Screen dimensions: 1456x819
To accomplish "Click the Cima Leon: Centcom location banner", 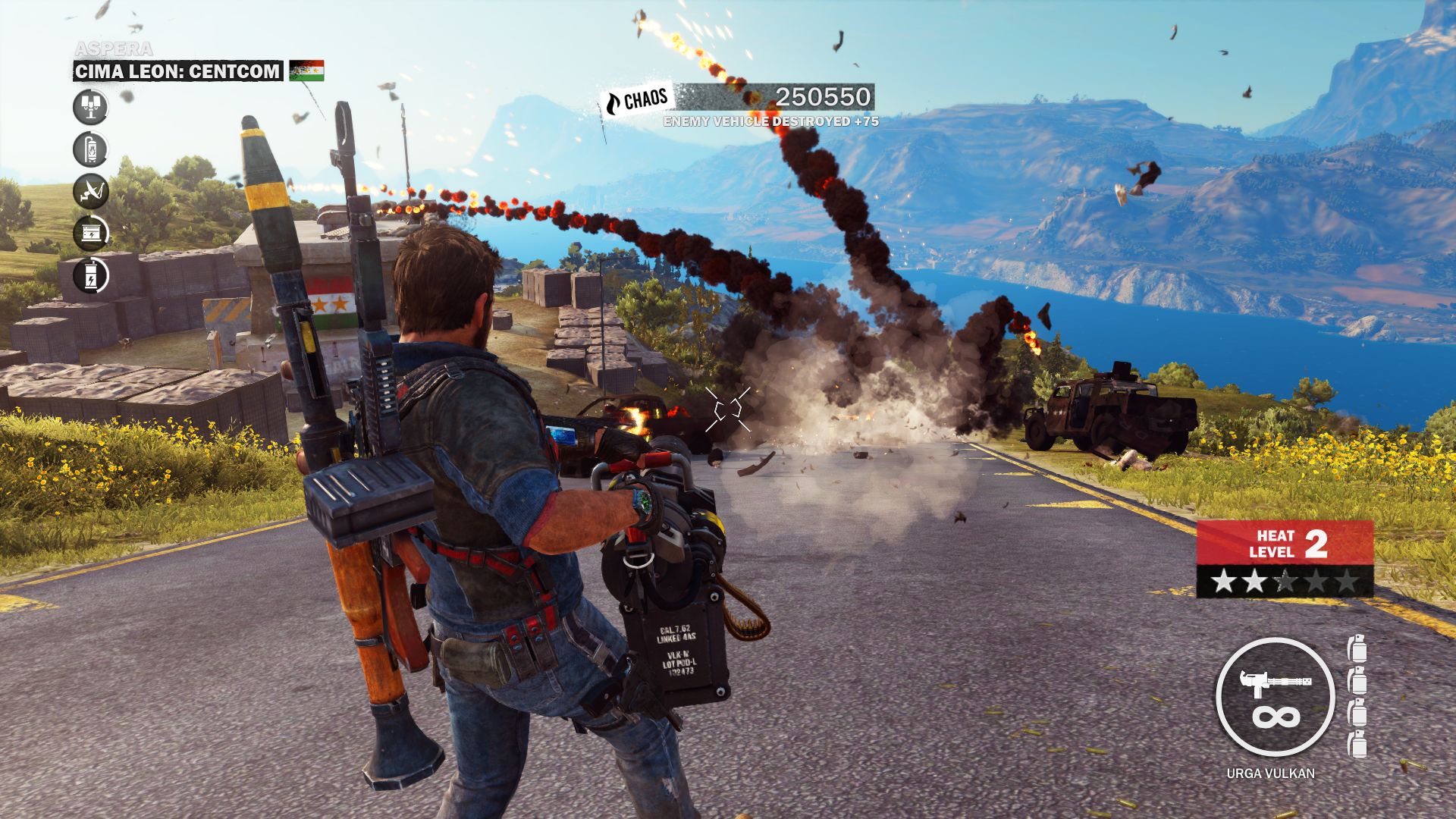I will click(177, 71).
